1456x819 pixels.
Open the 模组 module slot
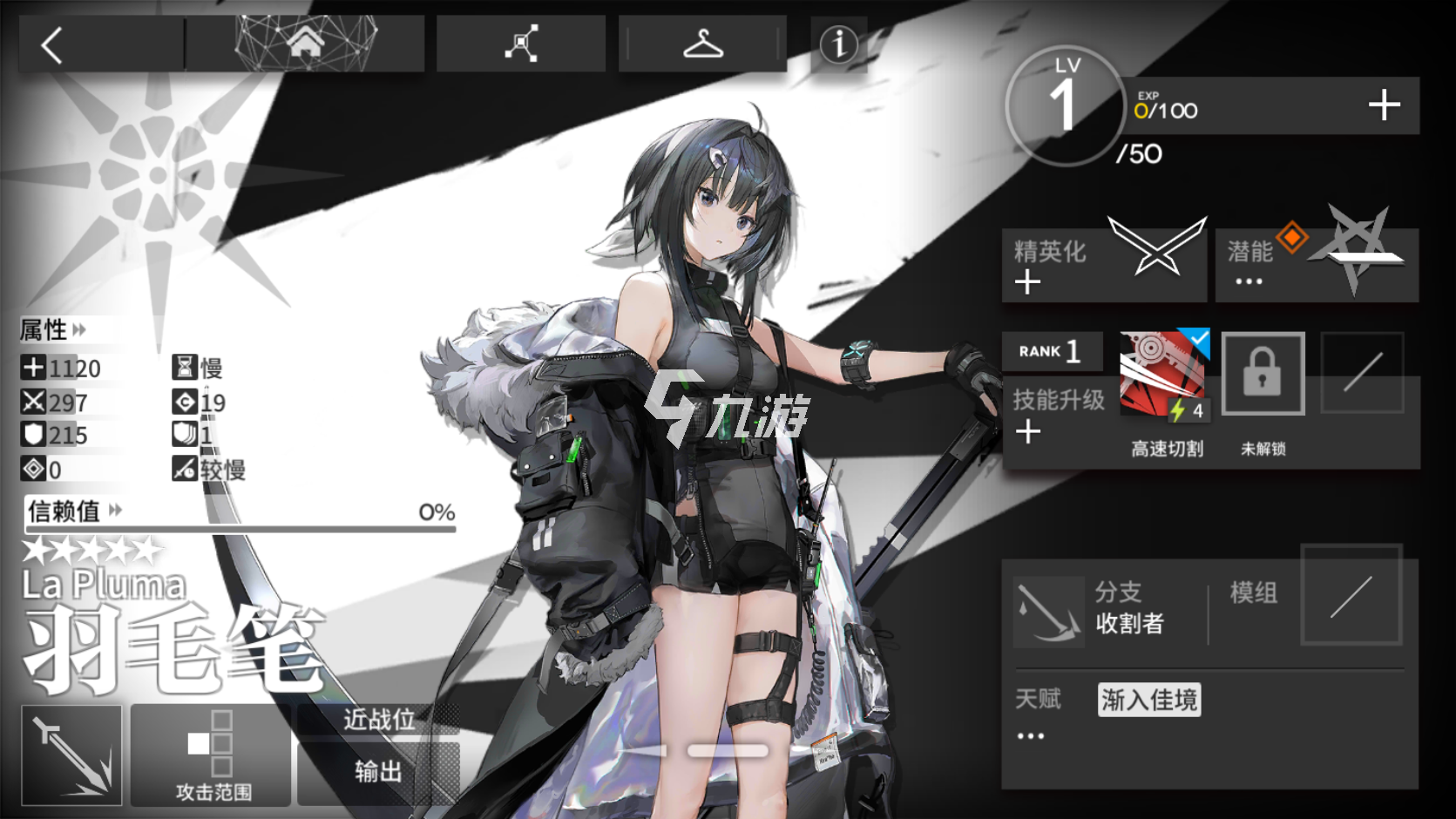pyautogui.click(x=1351, y=595)
